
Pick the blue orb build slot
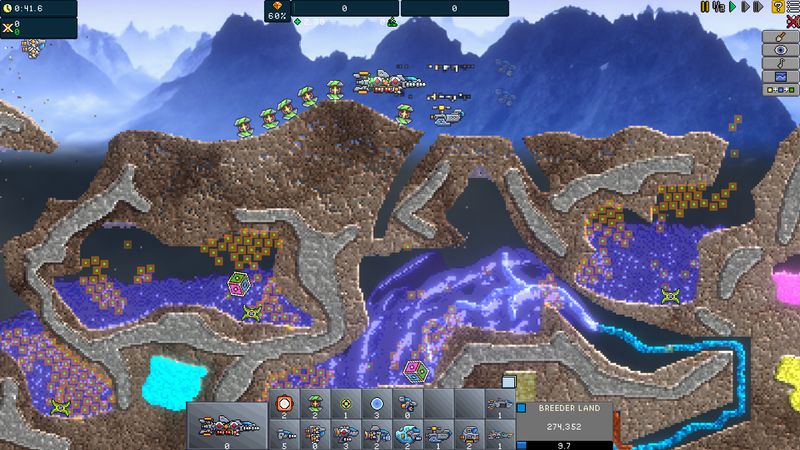tap(374, 403)
